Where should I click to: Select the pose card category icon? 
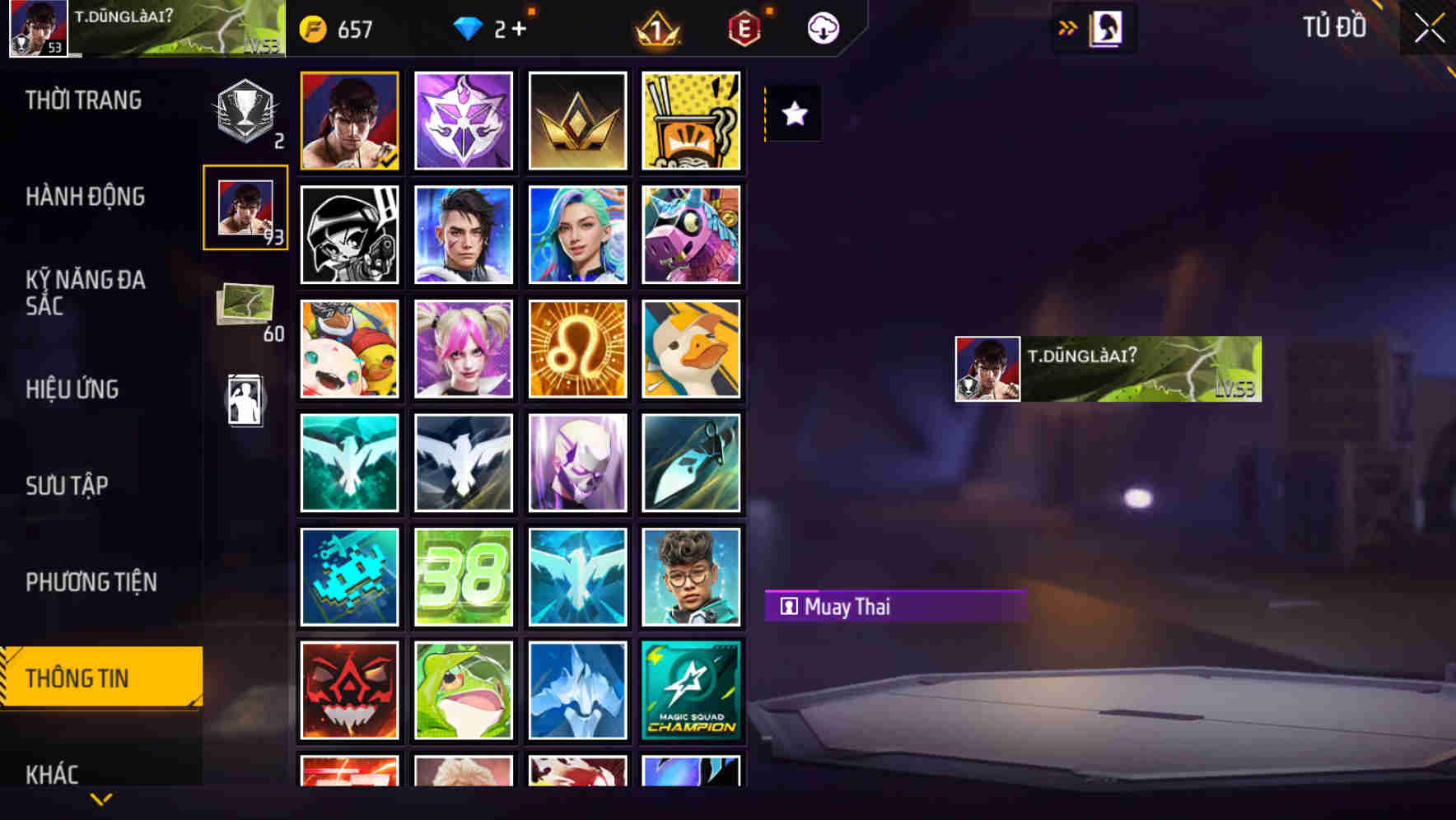(245, 398)
